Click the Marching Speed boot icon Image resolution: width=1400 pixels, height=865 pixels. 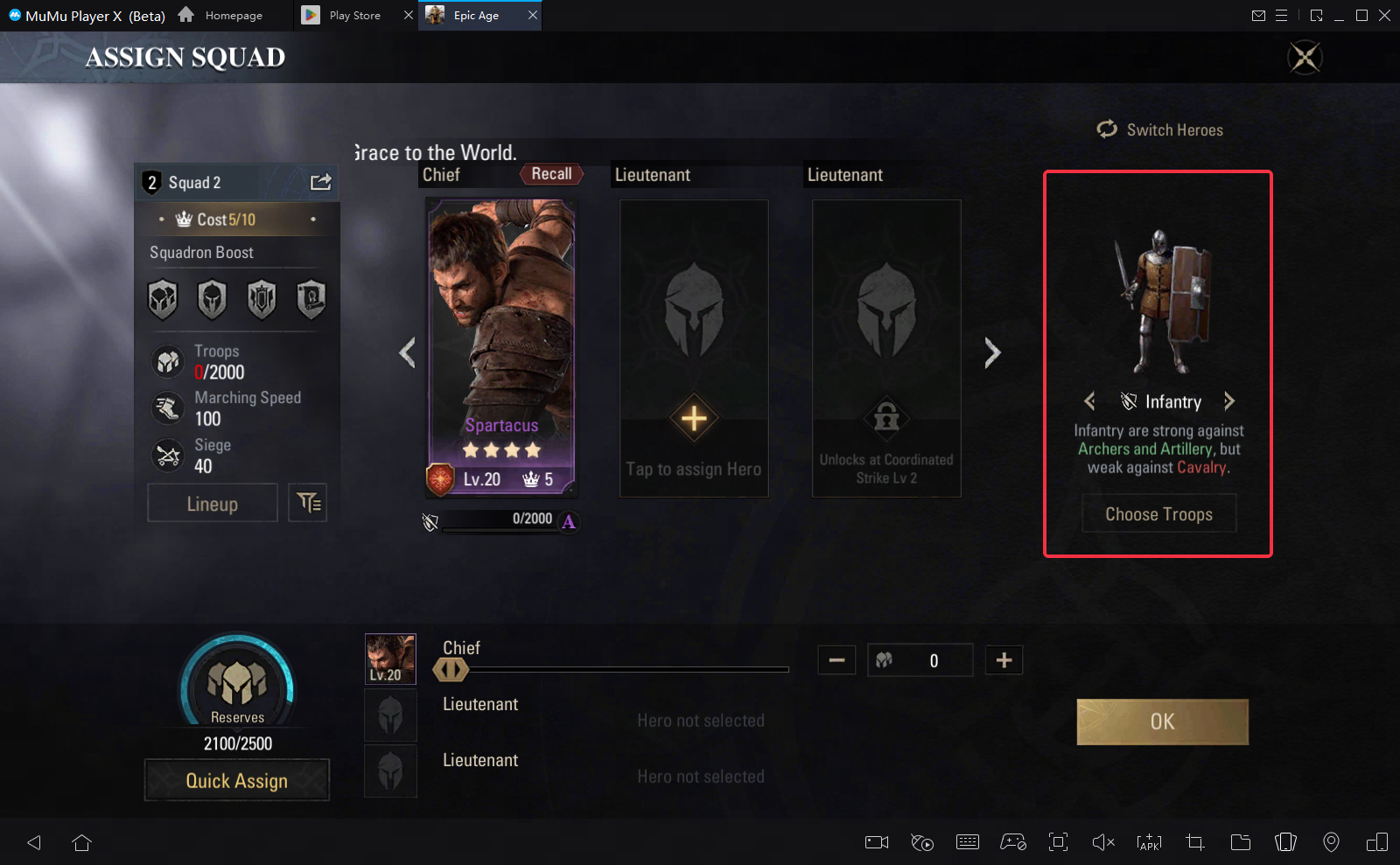click(168, 408)
